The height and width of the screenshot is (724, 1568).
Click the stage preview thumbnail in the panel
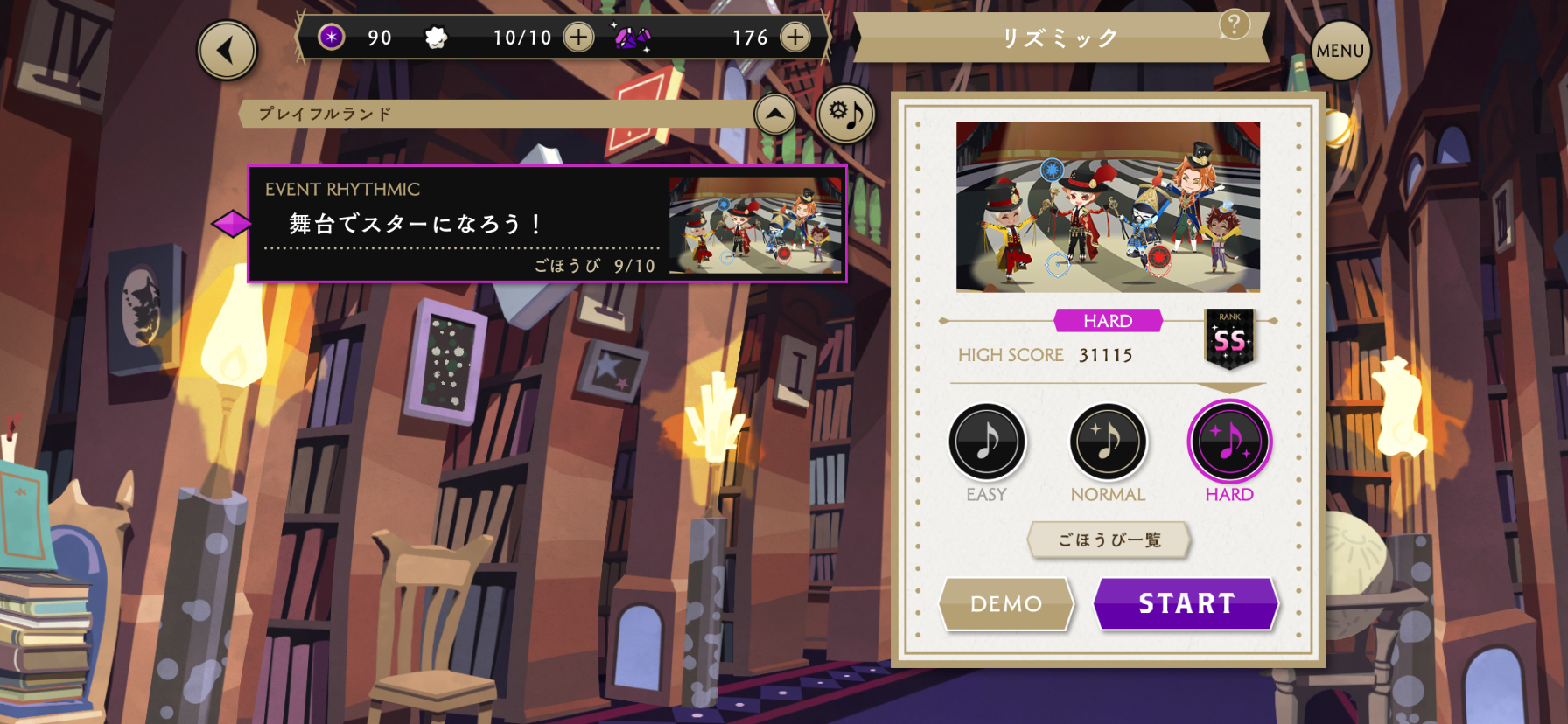(1108, 207)
